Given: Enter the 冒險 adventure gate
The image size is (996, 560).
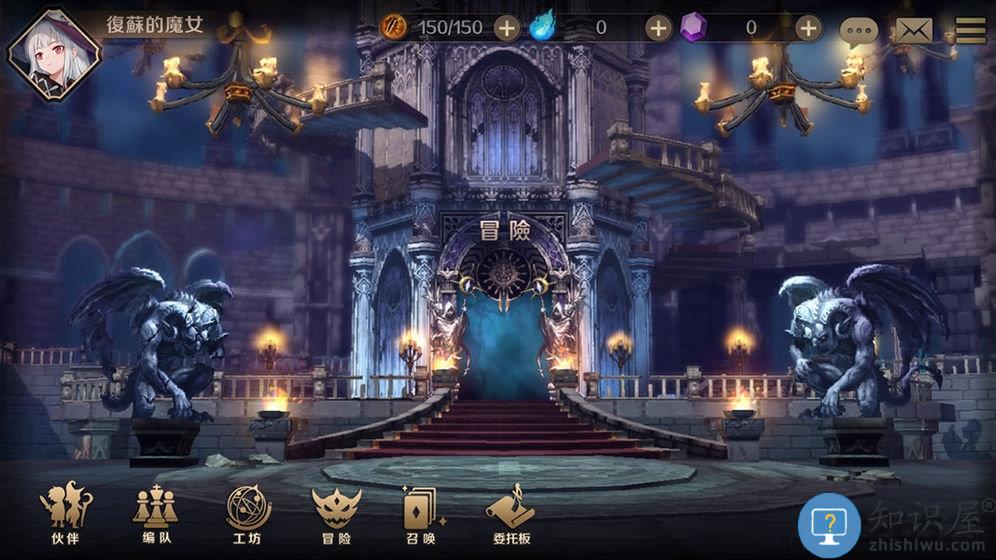Looking at the screenshot, I should (x=503, y=330).
